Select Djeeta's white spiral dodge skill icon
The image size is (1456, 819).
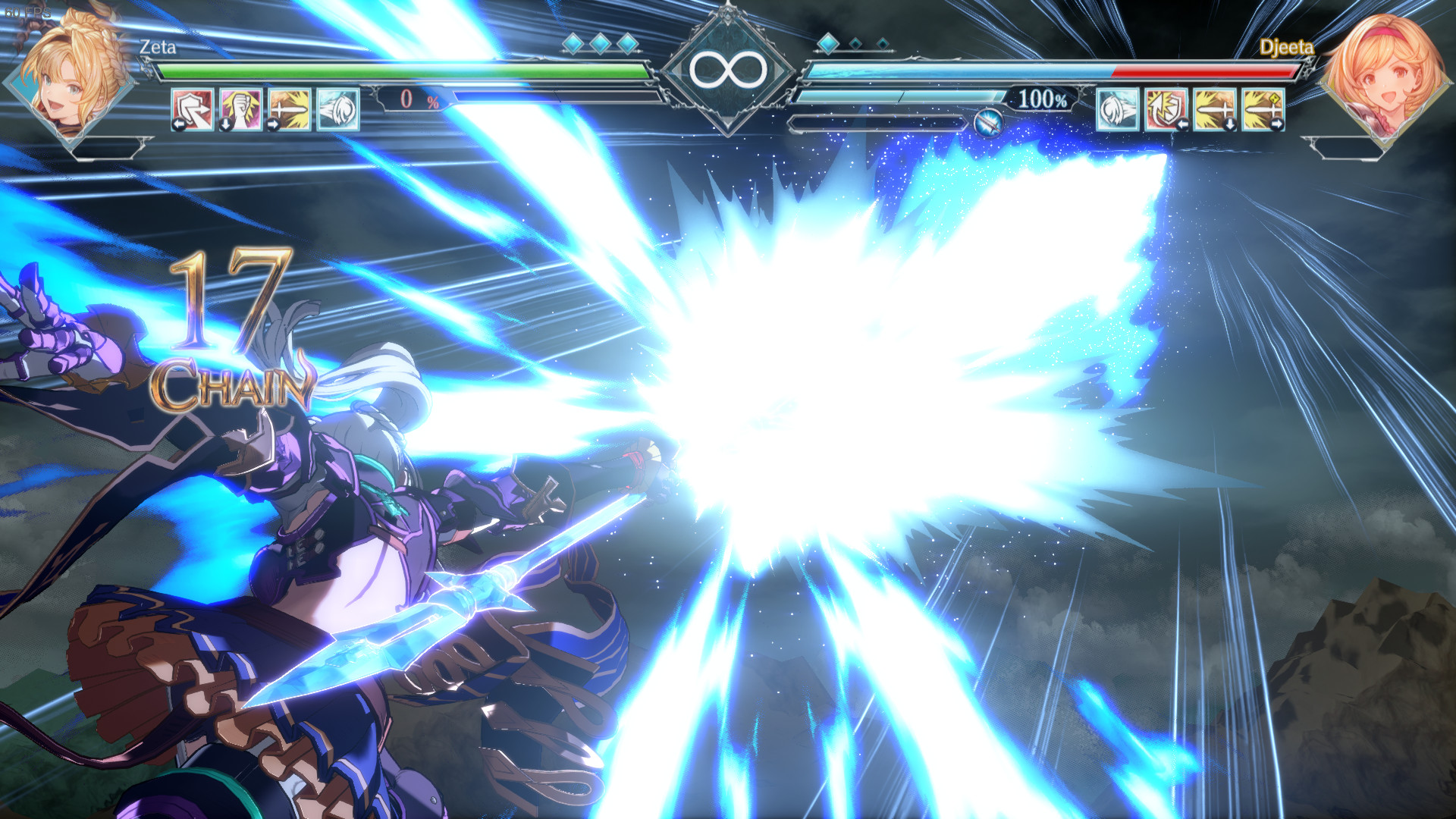pyautogui.click(x=1117, y=108)
